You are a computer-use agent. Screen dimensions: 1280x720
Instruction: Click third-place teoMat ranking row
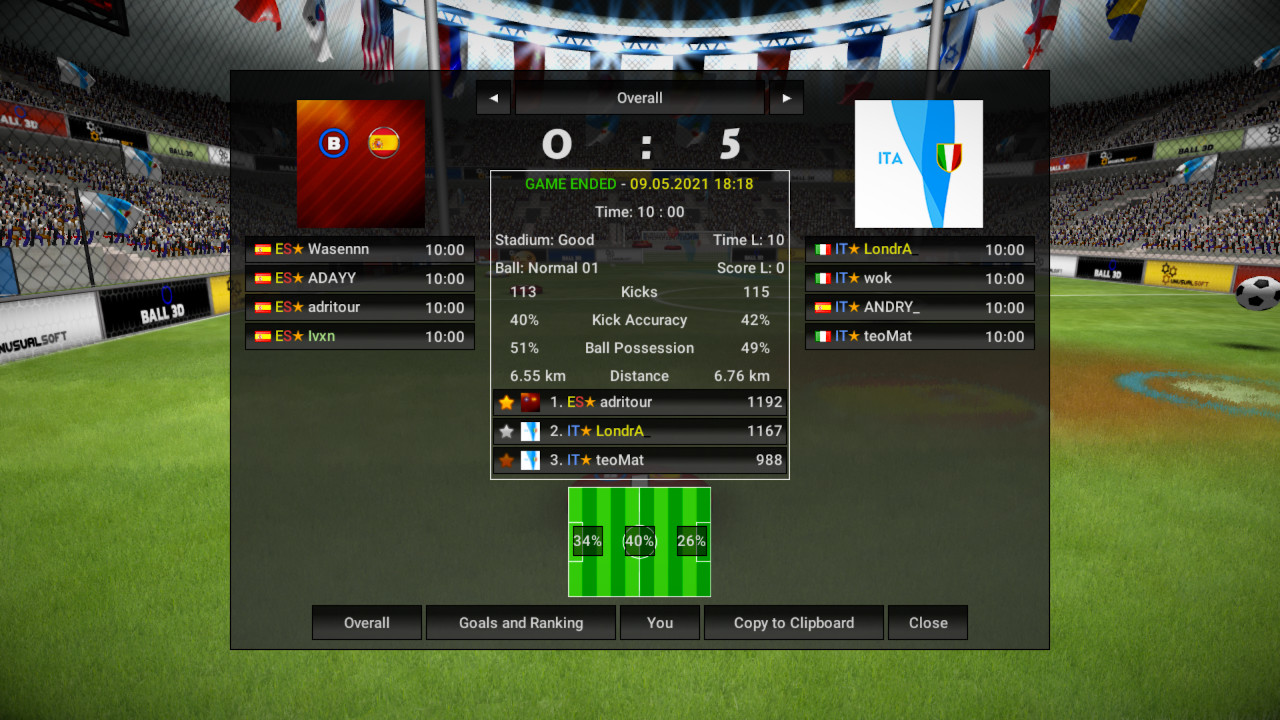tap(639, 460)
